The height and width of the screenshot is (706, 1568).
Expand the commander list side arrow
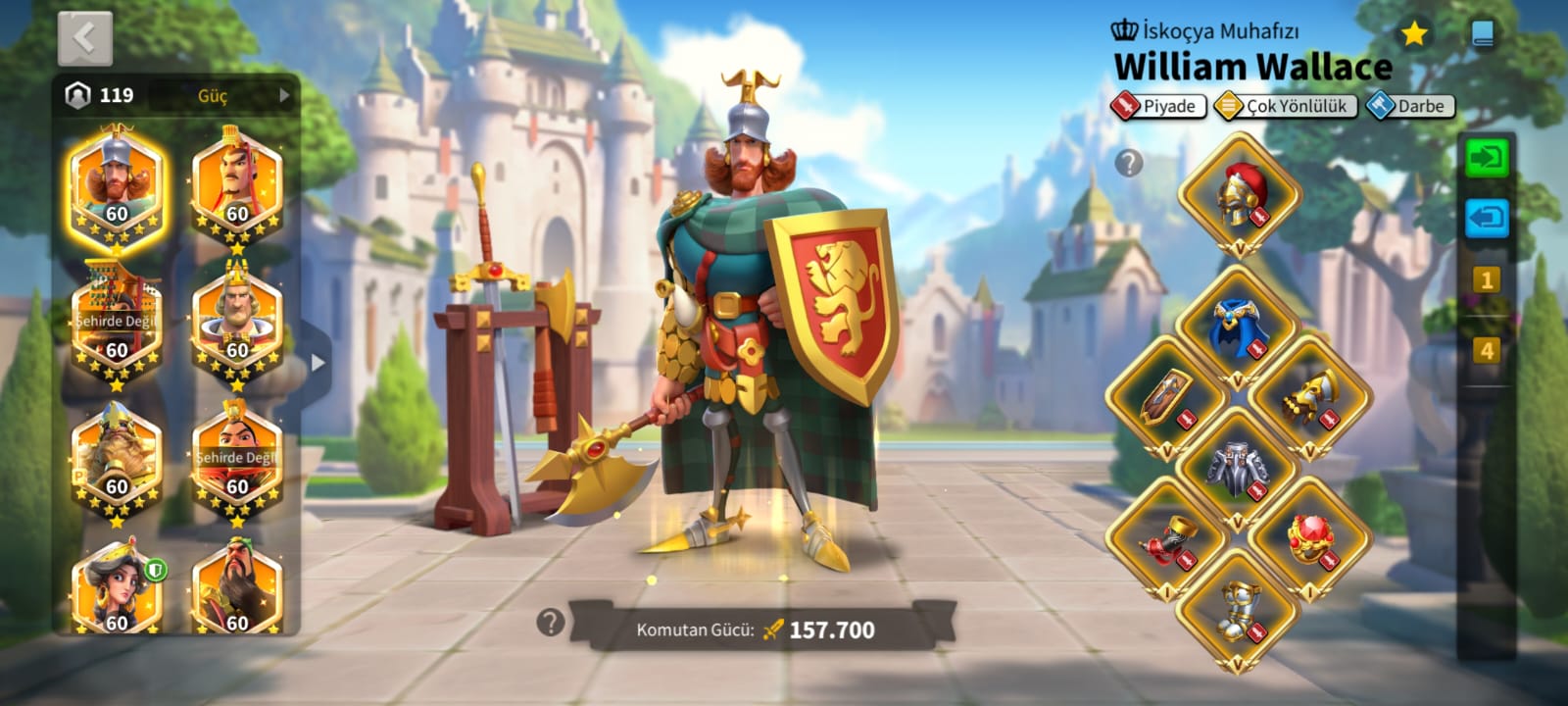pos(317,363)
